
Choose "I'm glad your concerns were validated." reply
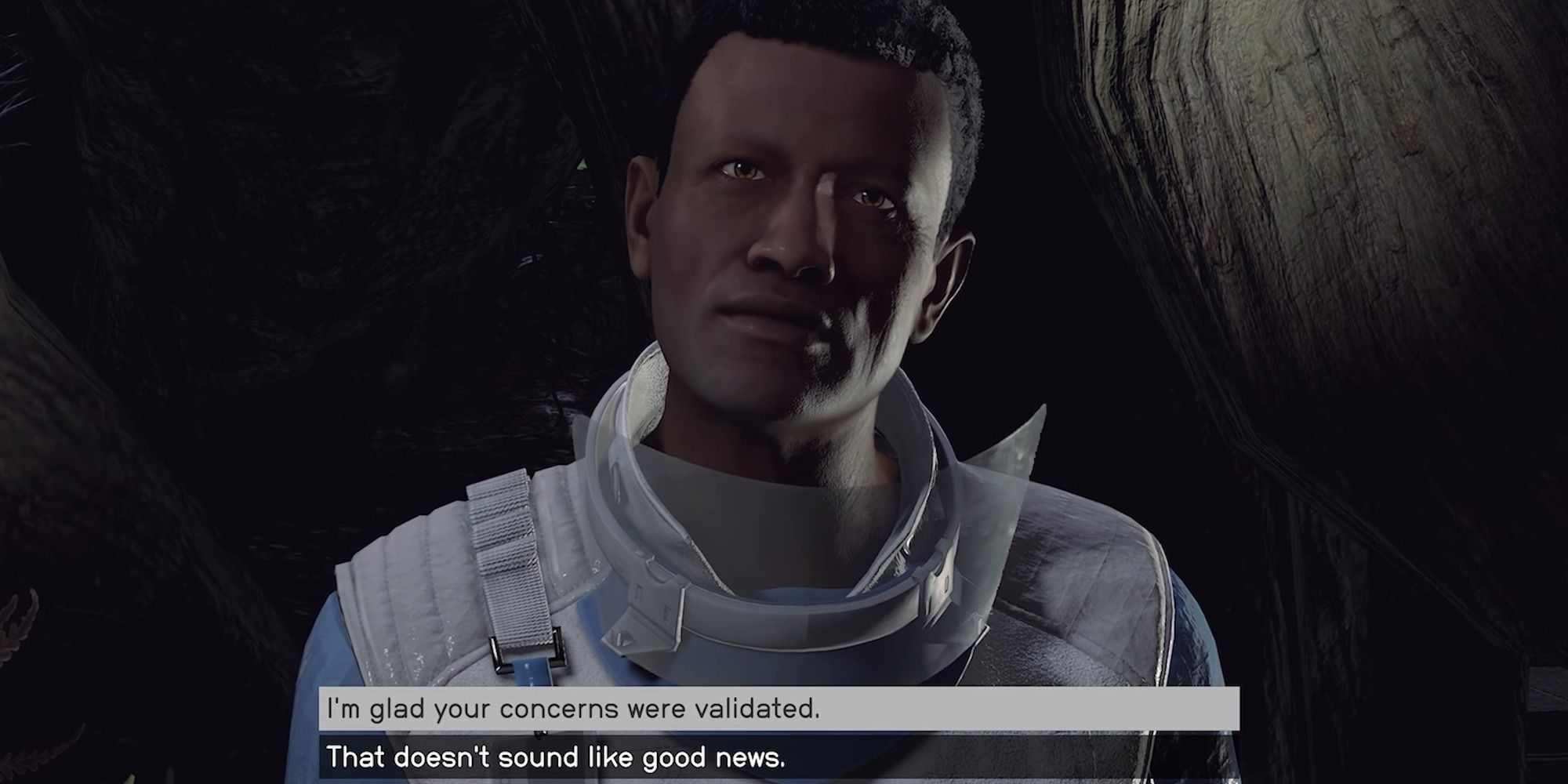point(572,710)
